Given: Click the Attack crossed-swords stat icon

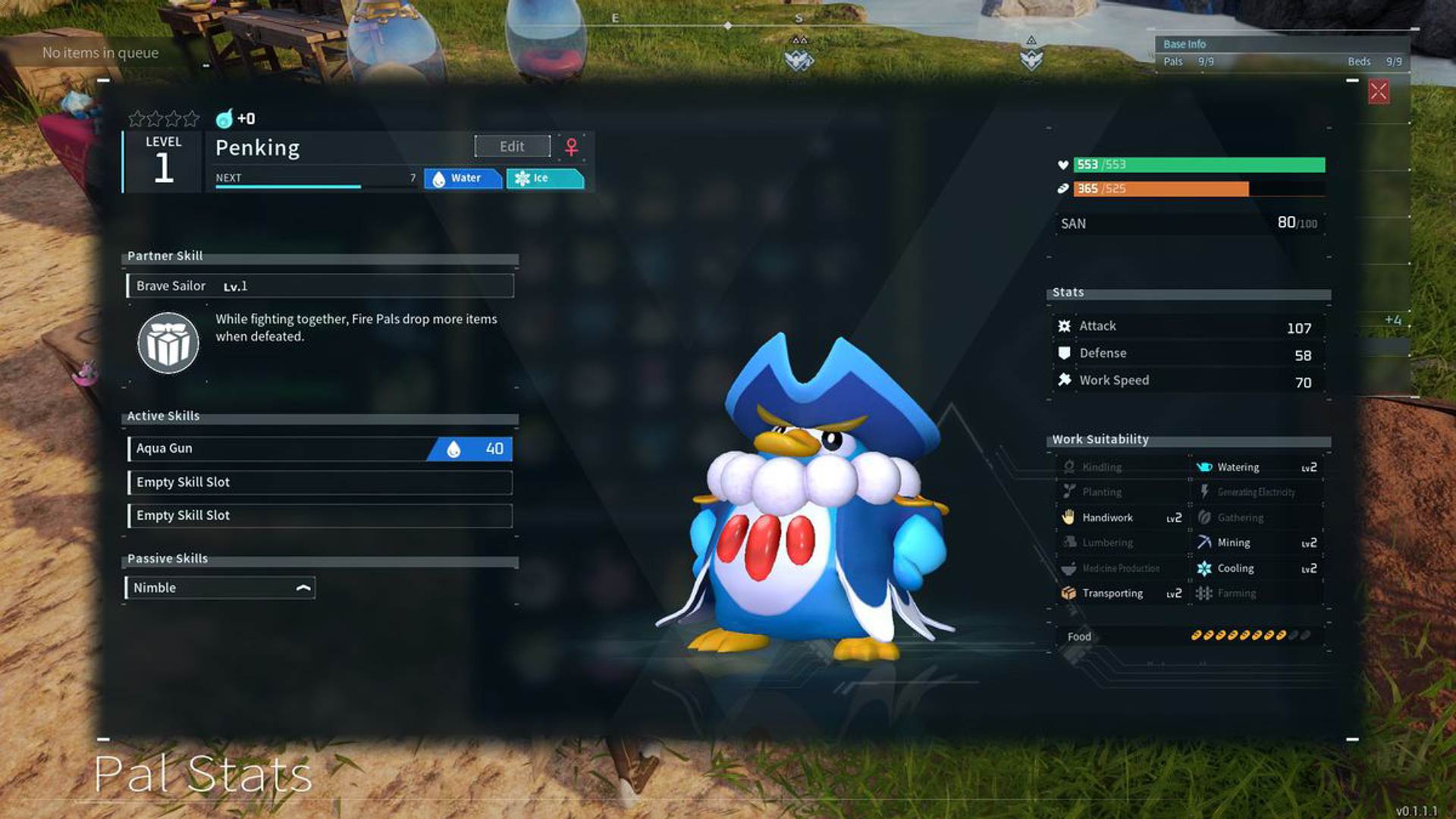Looking at the screenshot, I should click(1065, 325).
